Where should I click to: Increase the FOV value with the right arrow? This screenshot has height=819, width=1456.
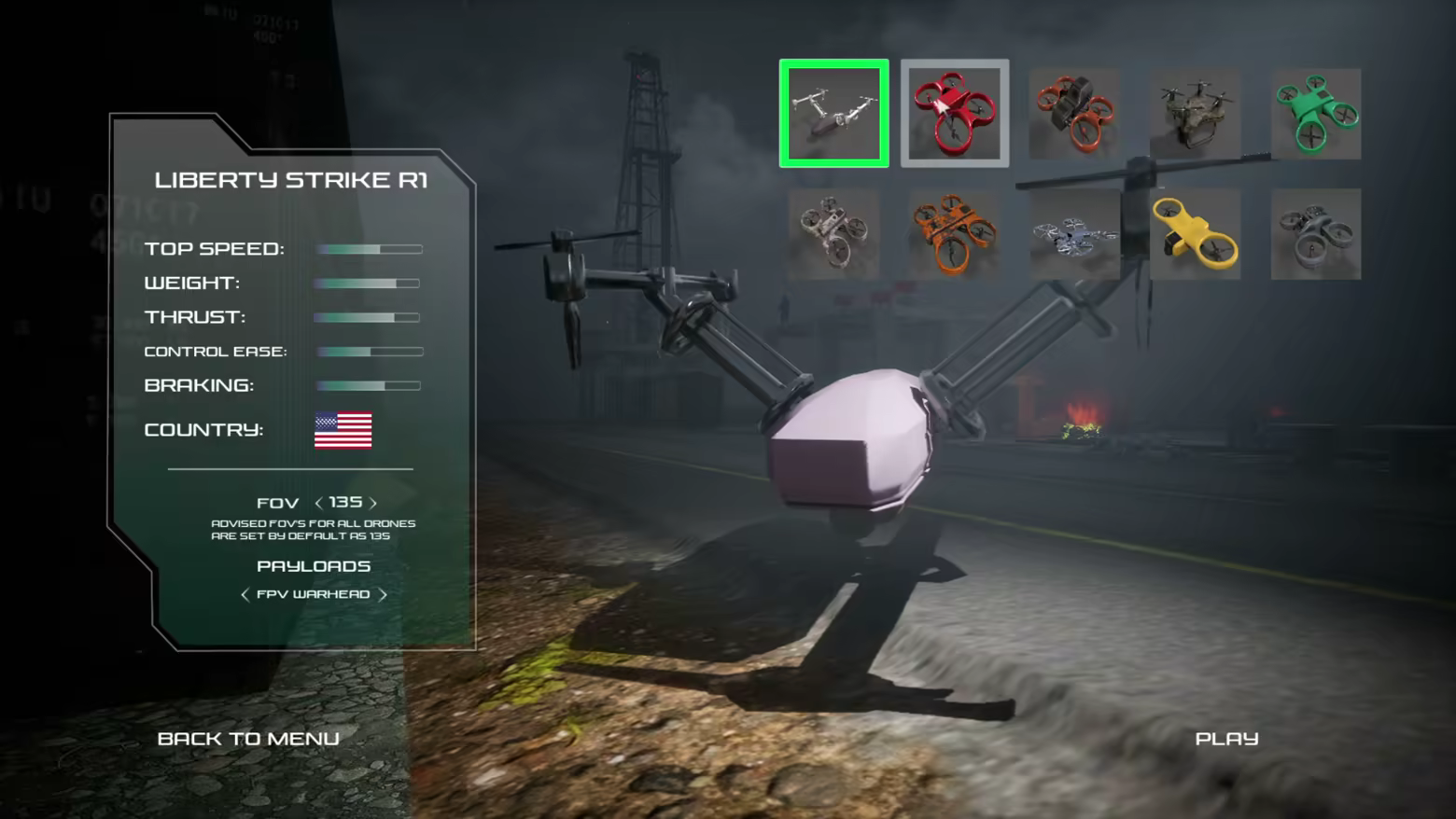[x=372, y=502]
